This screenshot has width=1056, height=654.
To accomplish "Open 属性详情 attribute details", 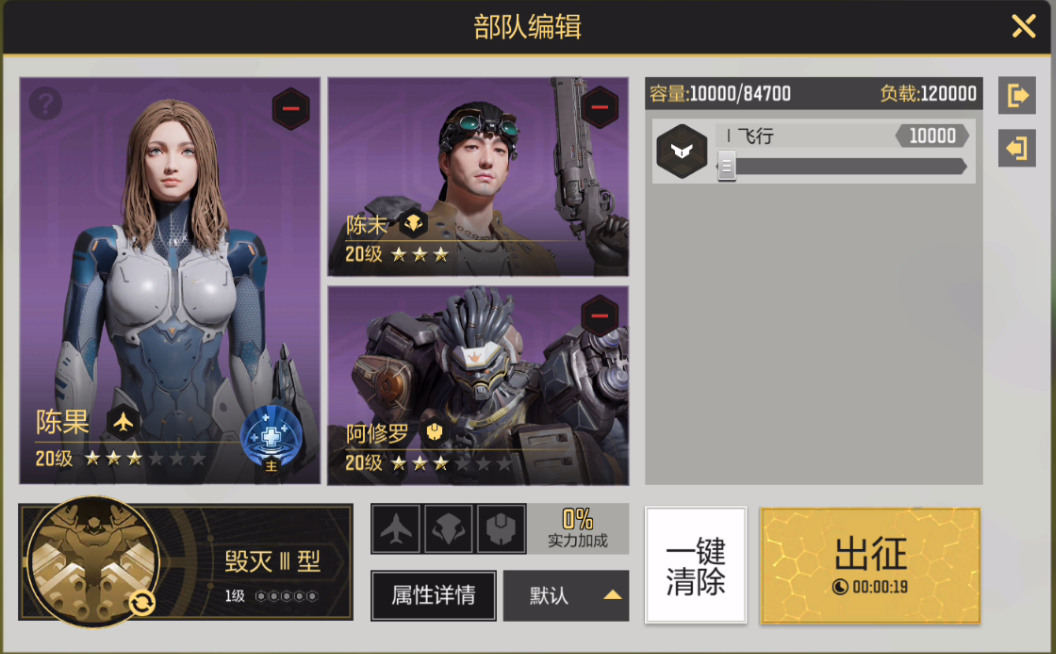I will (432, 596).
